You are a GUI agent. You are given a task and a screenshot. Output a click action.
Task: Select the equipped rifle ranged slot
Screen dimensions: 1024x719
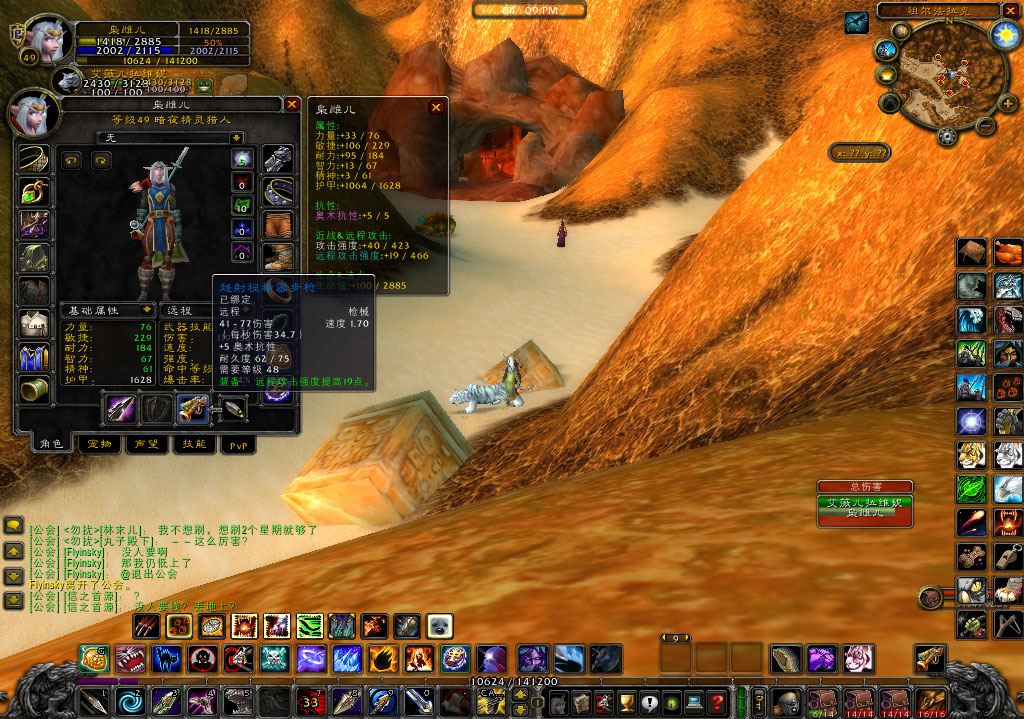192,408
